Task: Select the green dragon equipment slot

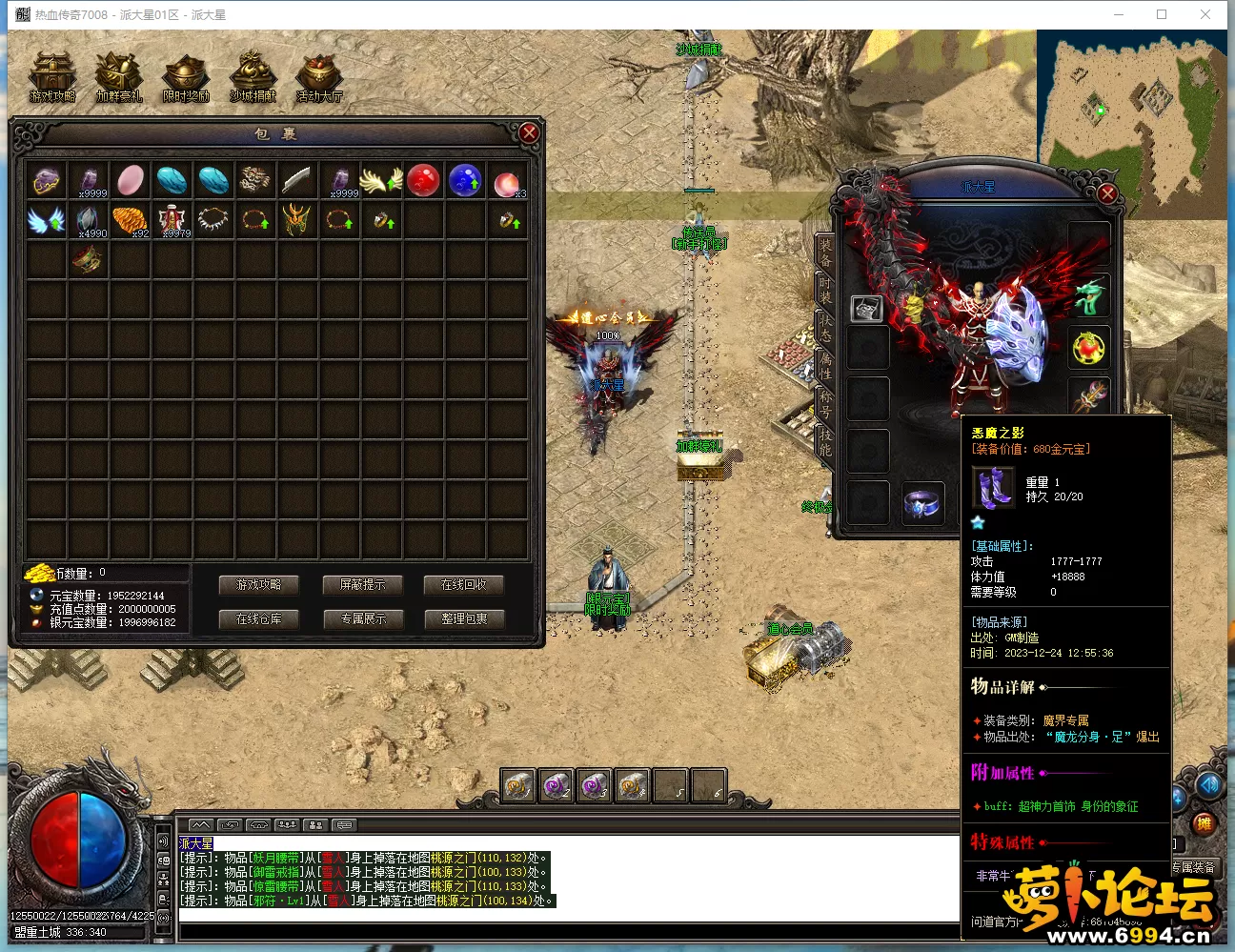Action: tap(1089, 297)
